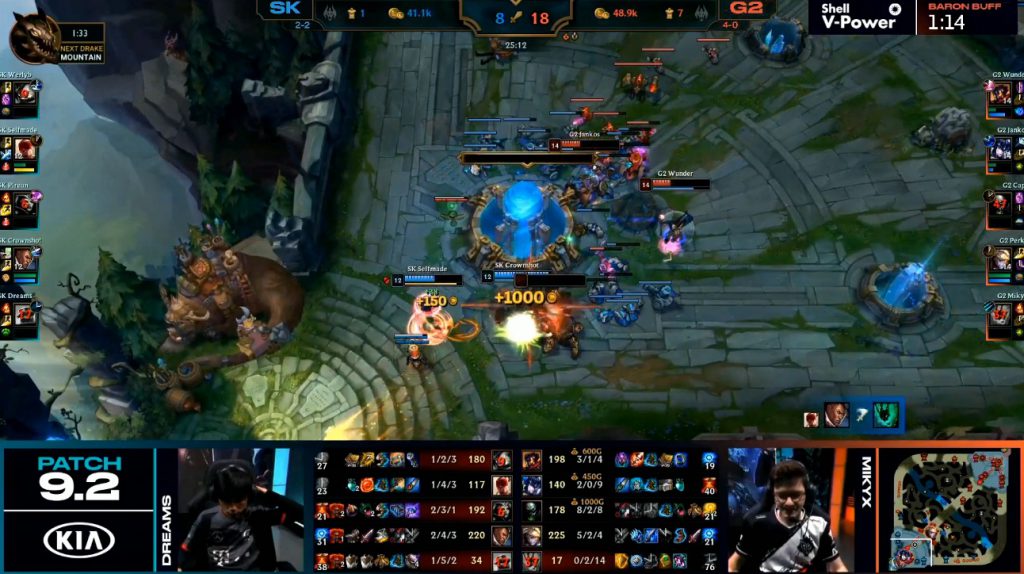Select G2 Wunder's portrait in the team list

[x=999, y=96]
